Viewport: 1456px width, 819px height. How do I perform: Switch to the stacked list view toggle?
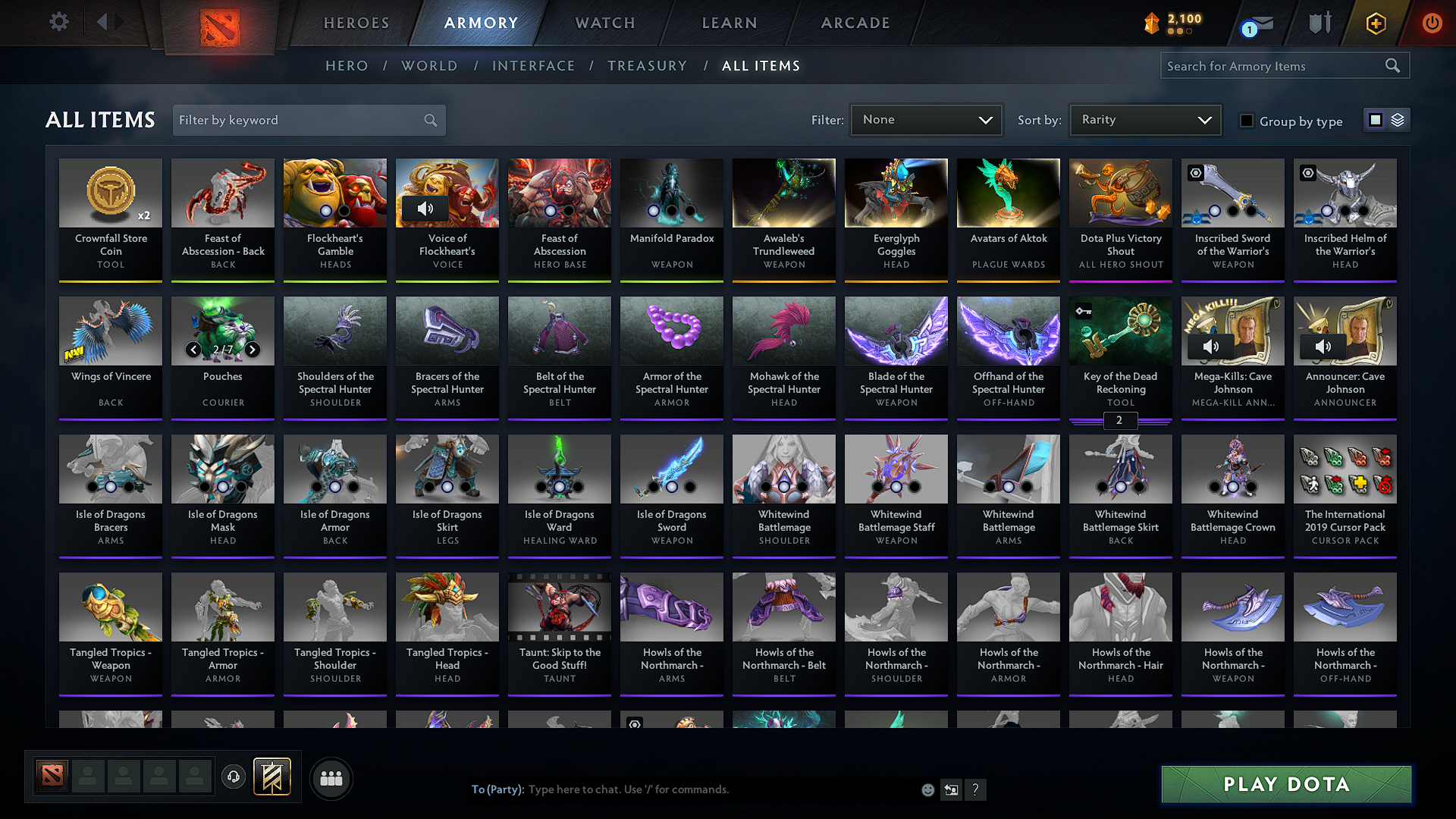pyautogui.click(x=1399, y=119)
